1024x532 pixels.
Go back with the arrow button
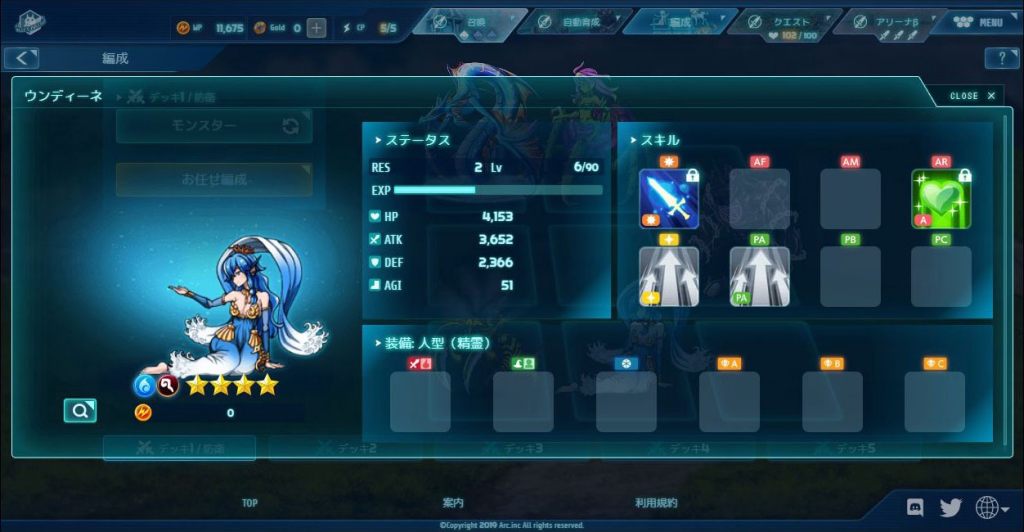point(21,59)
